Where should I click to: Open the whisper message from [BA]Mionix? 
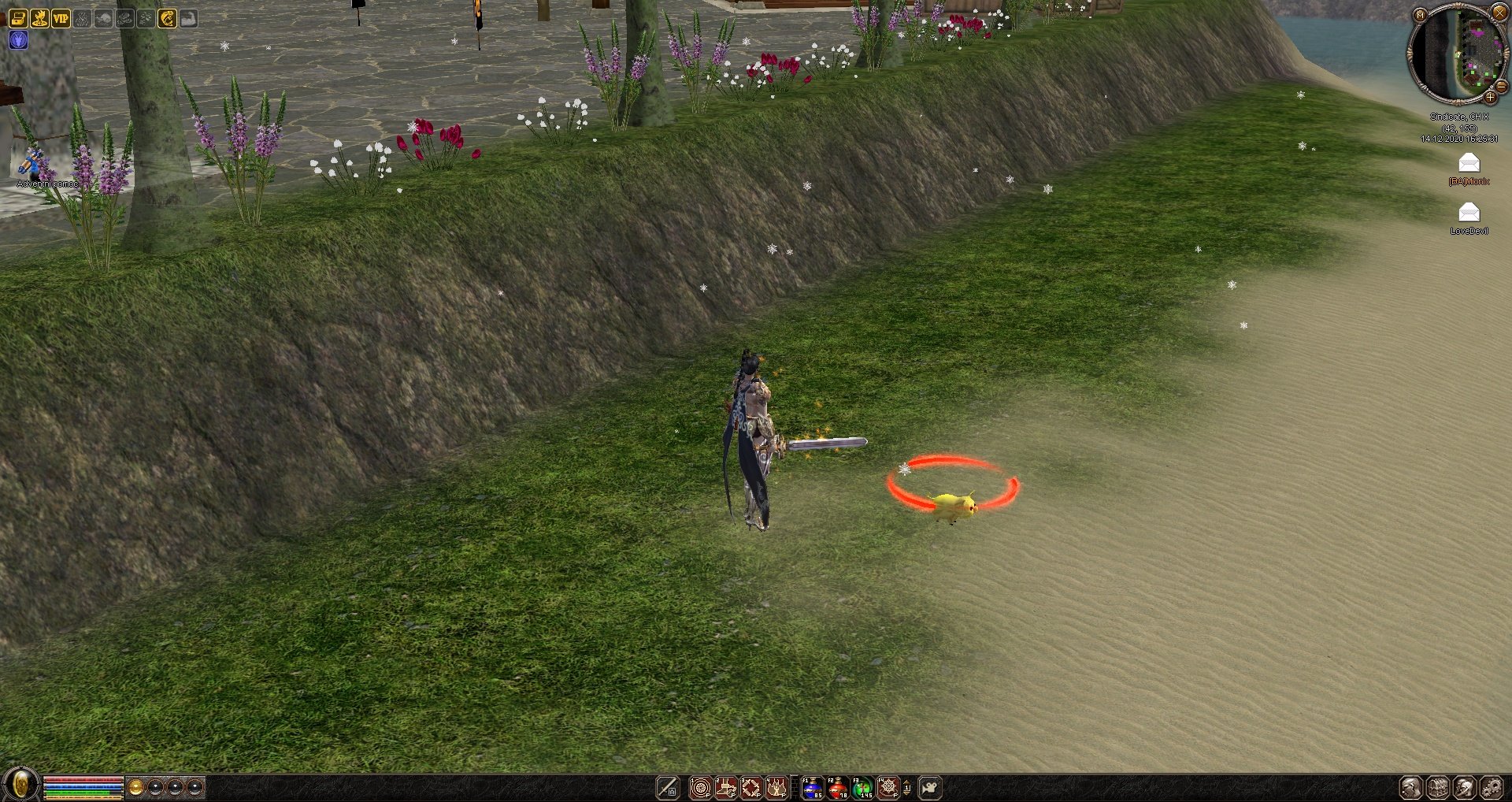(x=1469, y=163)
